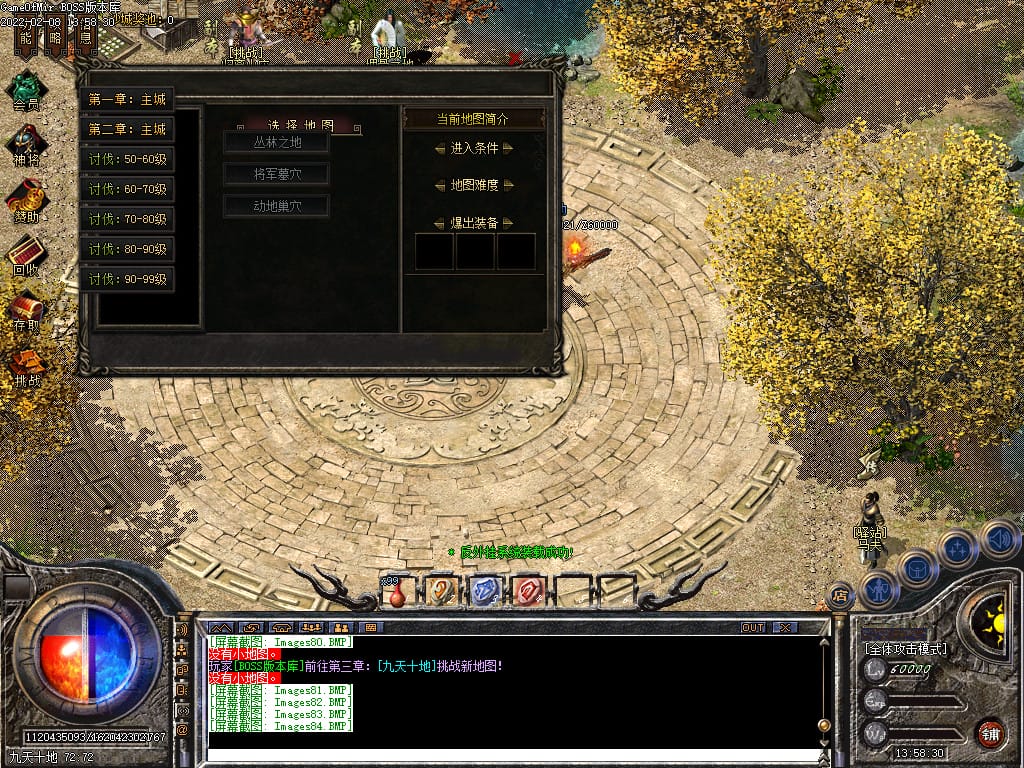
Task: Click the 赞助 sponsor icon
Action: point(26,200)
